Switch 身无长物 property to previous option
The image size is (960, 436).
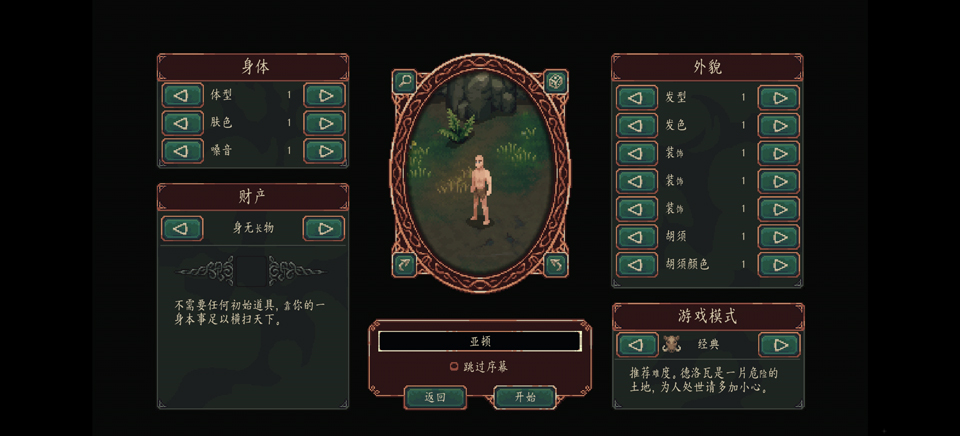tap(182, 228)
